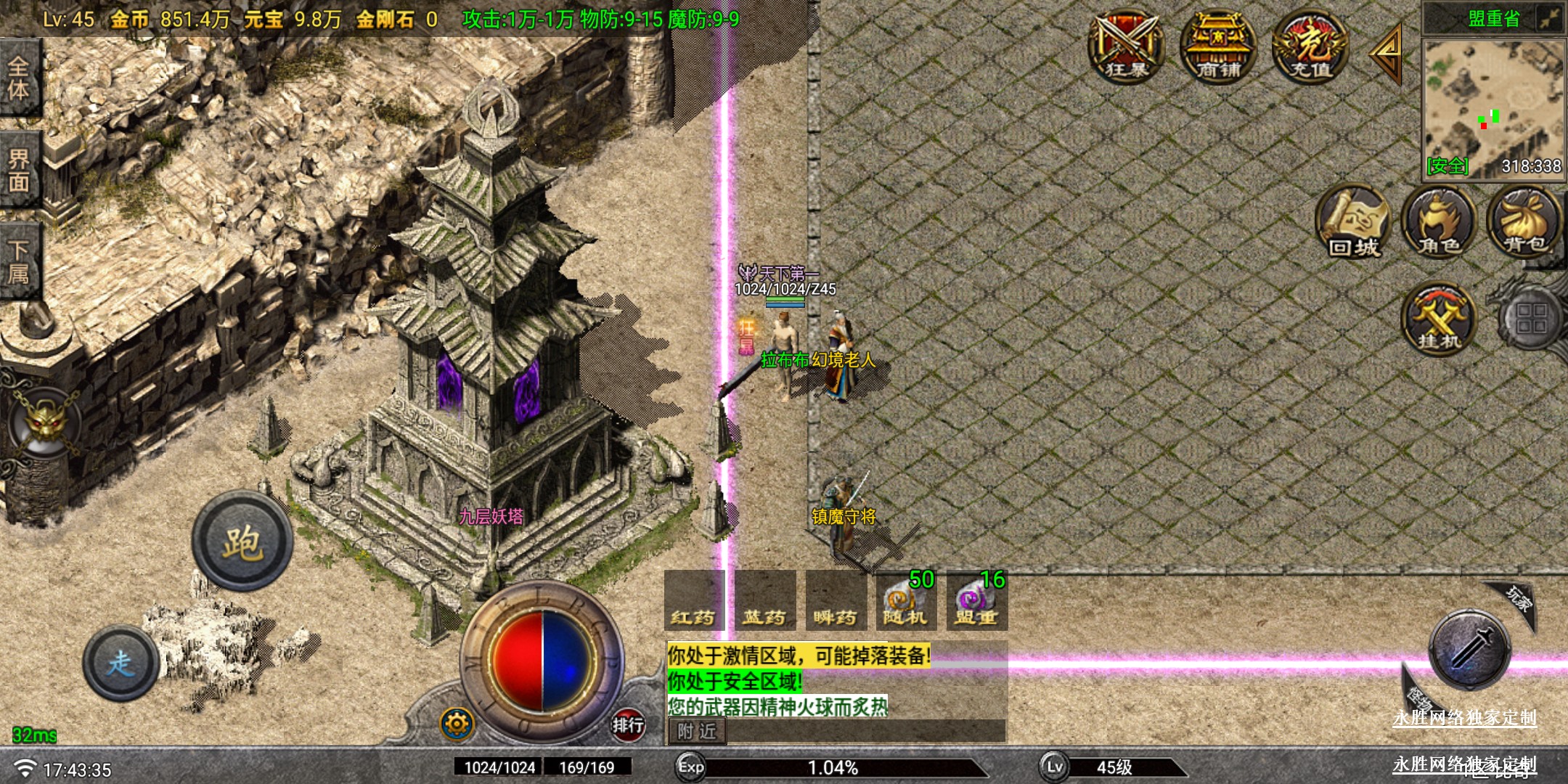Viewport: 1568px width, 784px height.
Task: Select the 全体 tab
Action: pos(20,78)
